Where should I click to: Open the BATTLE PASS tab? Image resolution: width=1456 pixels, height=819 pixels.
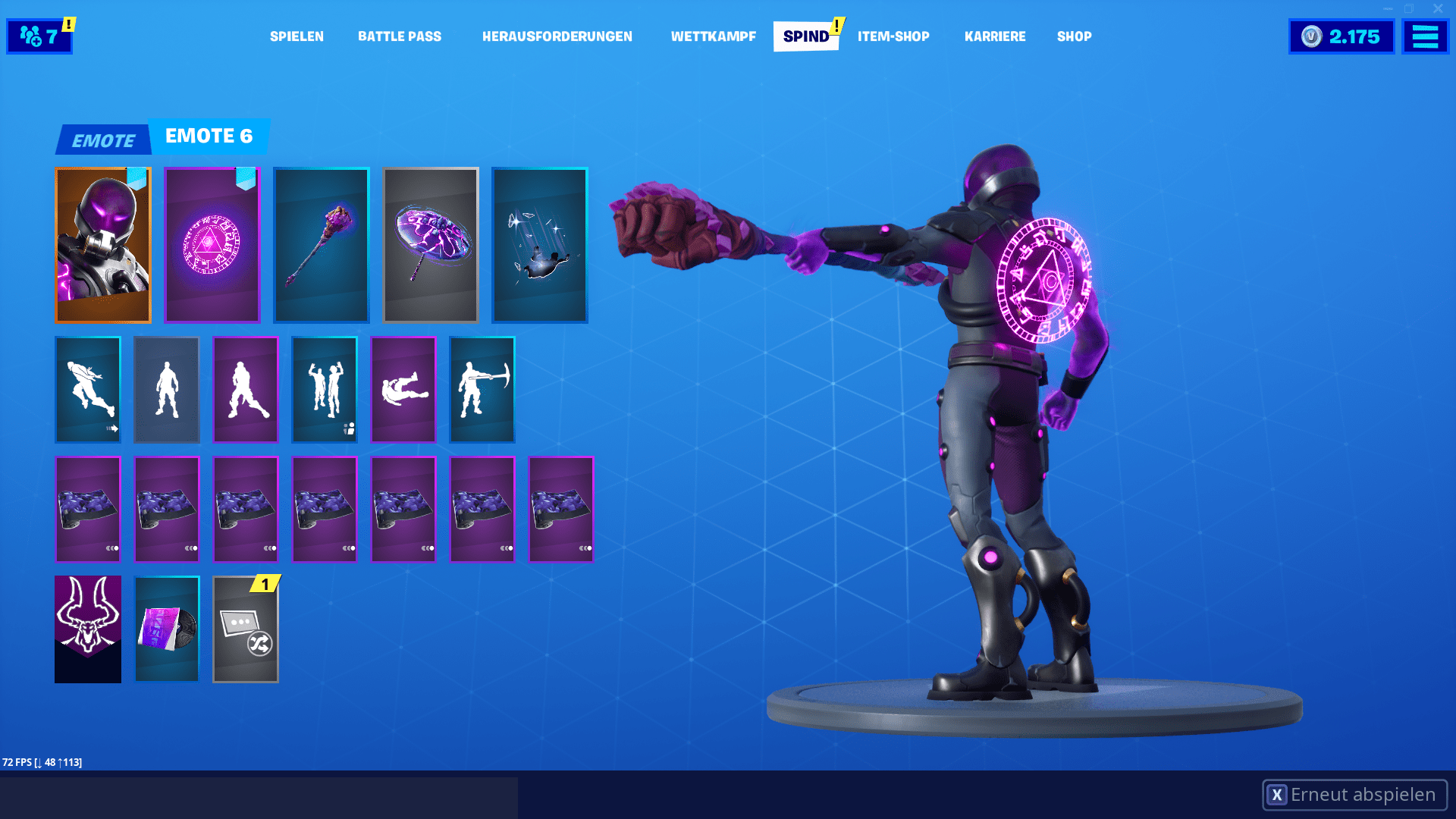click(400, 36)
